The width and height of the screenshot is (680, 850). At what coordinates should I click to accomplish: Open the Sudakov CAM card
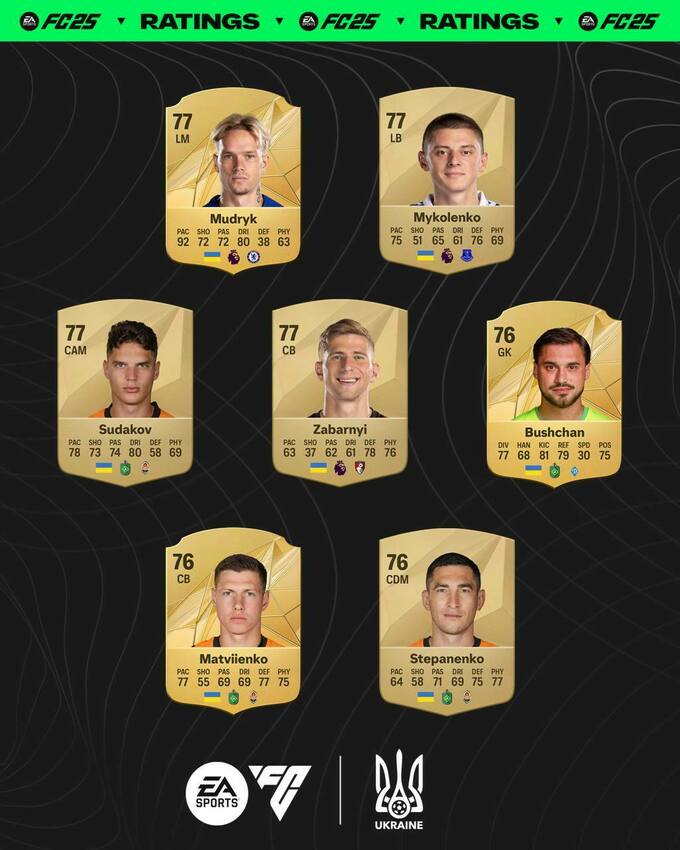tap(125, 392)
